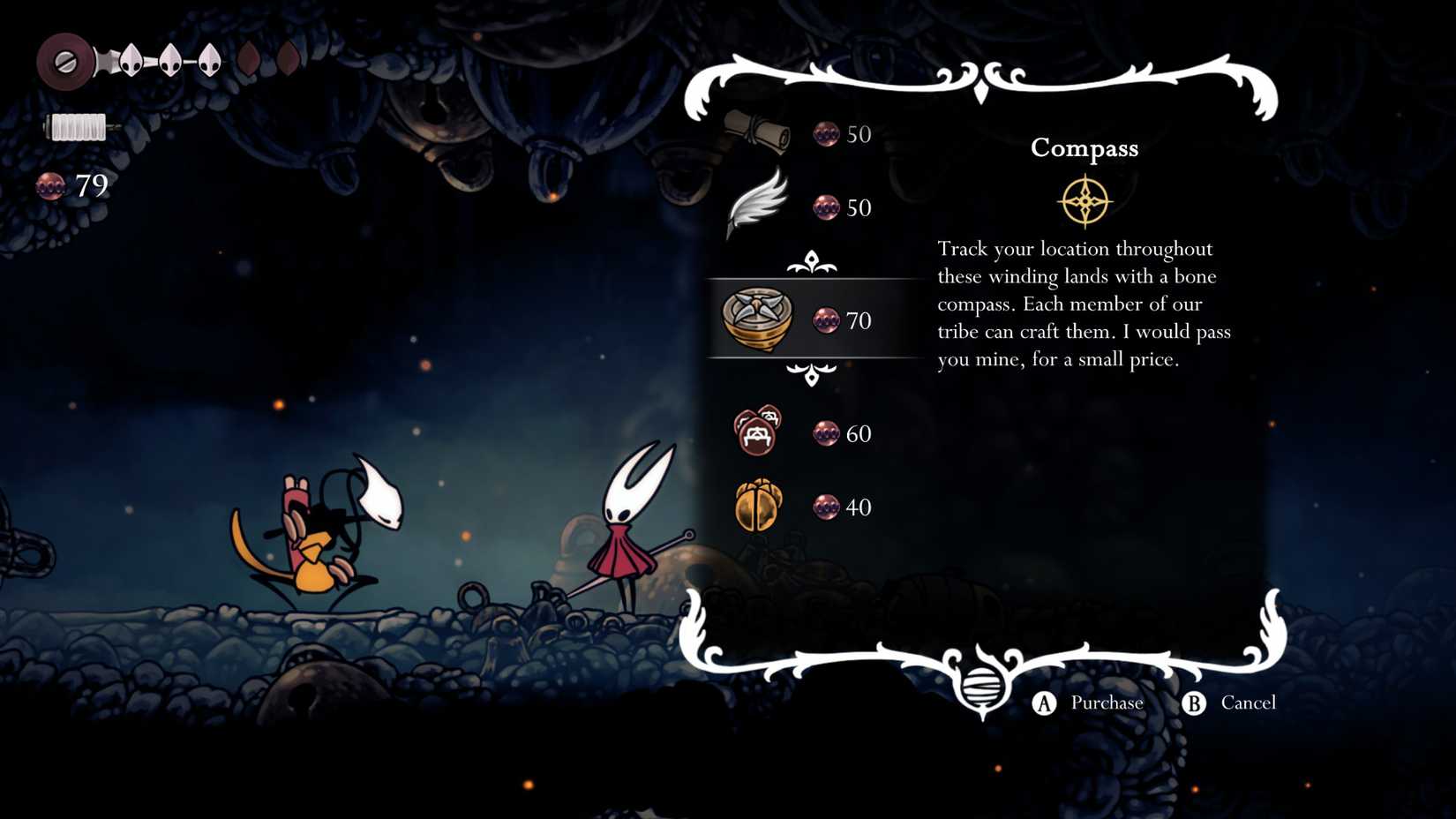Choose the white feather quill for sale
The width and height of the screenshot is (1456, 819).
tap(757, 205)
